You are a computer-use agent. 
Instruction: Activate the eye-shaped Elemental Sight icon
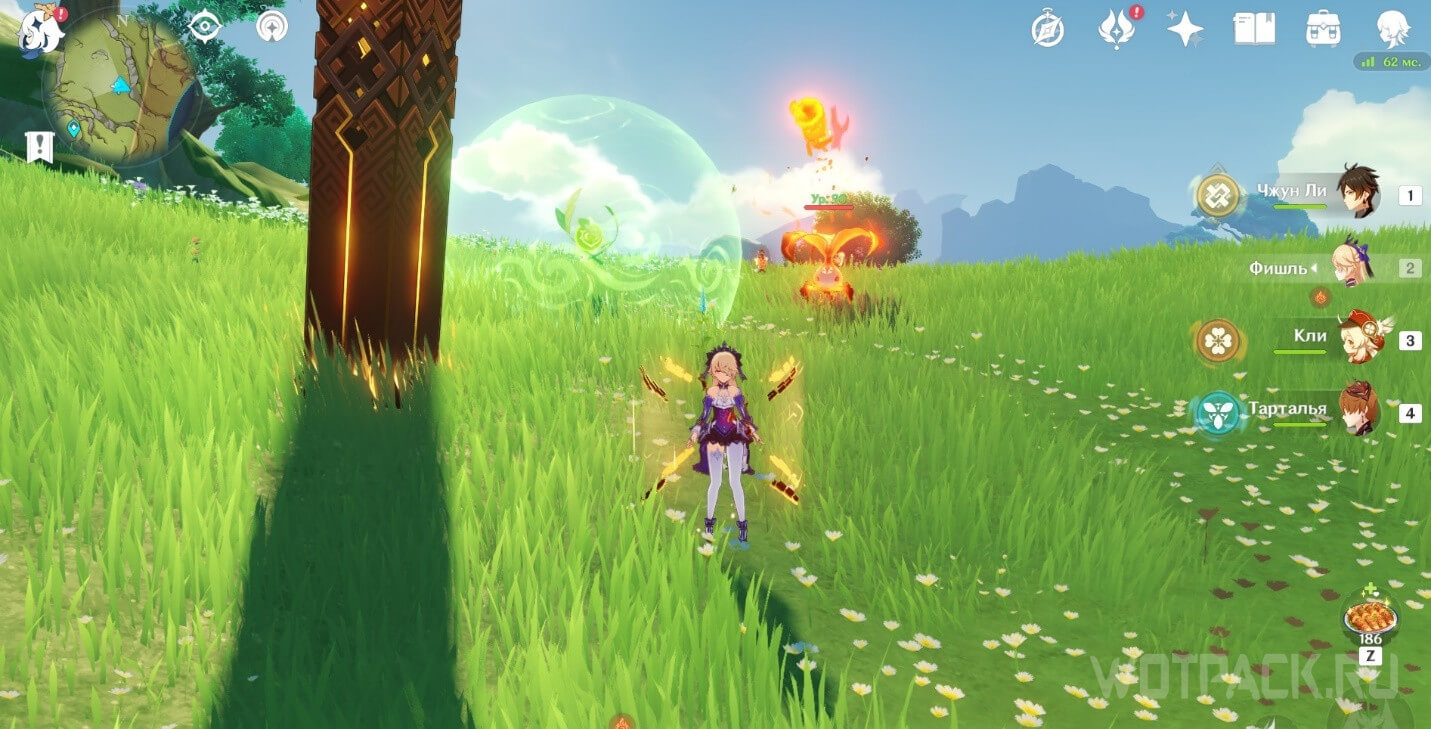pyautogui.click(x=204, y=27)
